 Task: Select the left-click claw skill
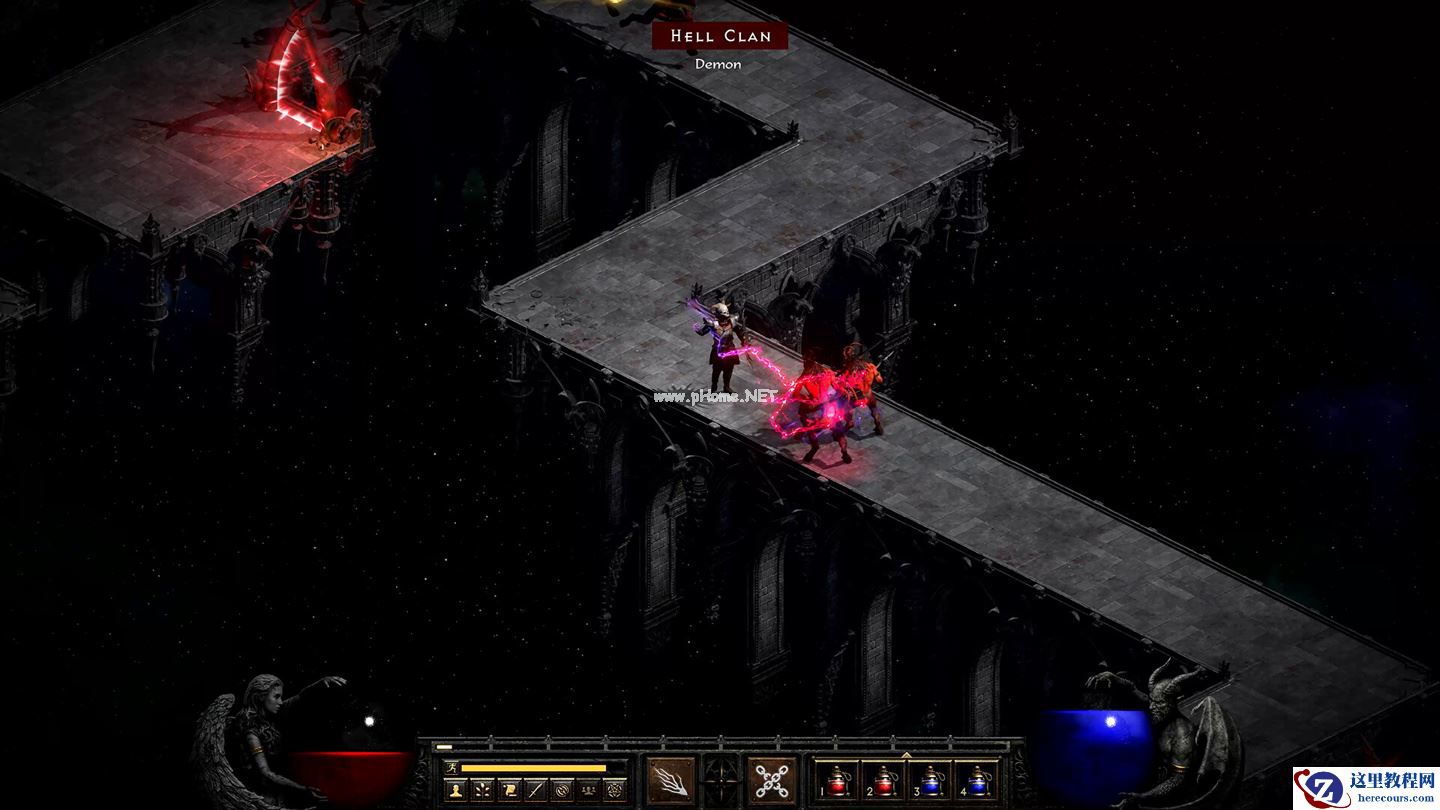670,780
